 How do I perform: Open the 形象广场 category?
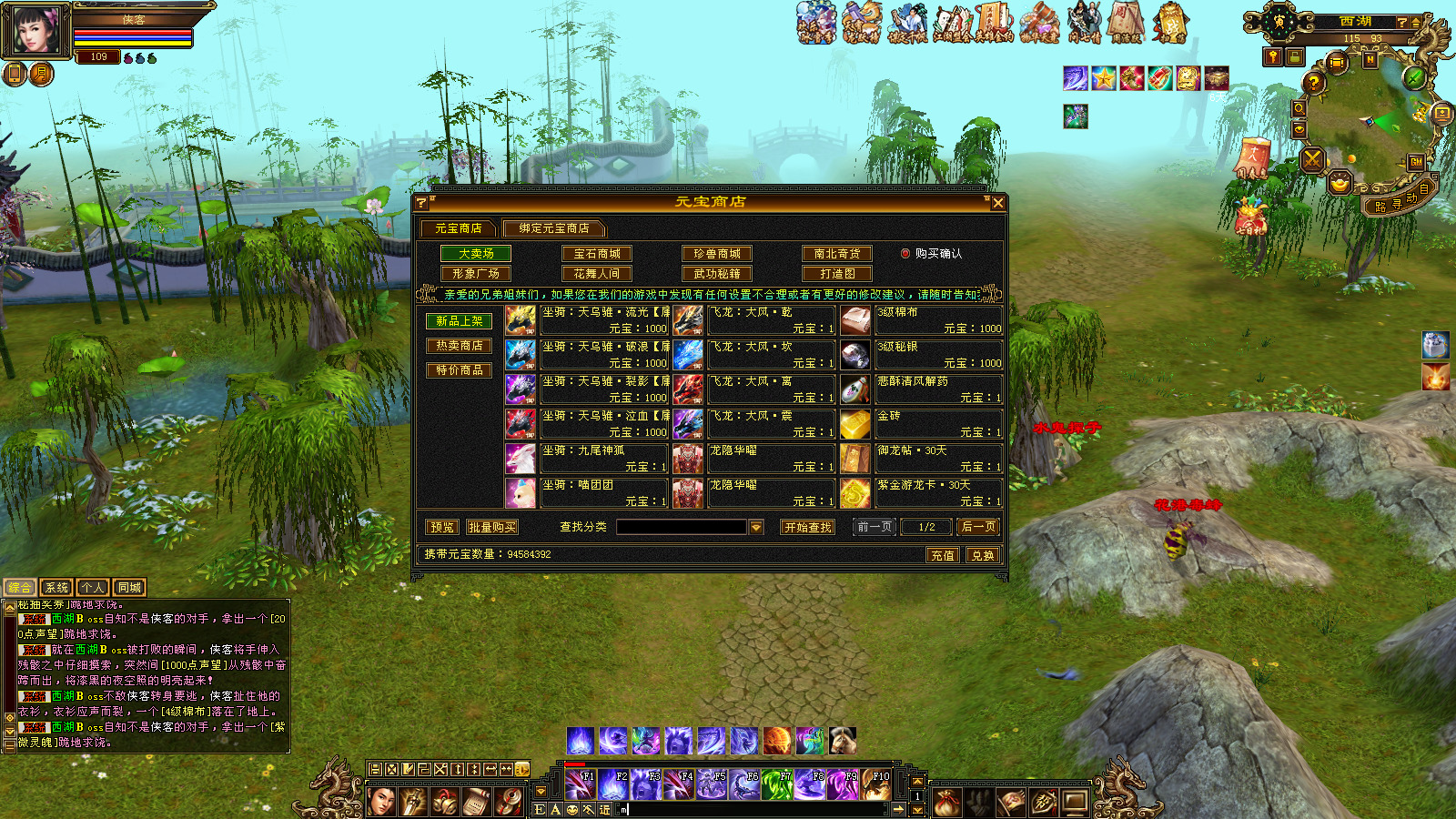click(476, 274)
